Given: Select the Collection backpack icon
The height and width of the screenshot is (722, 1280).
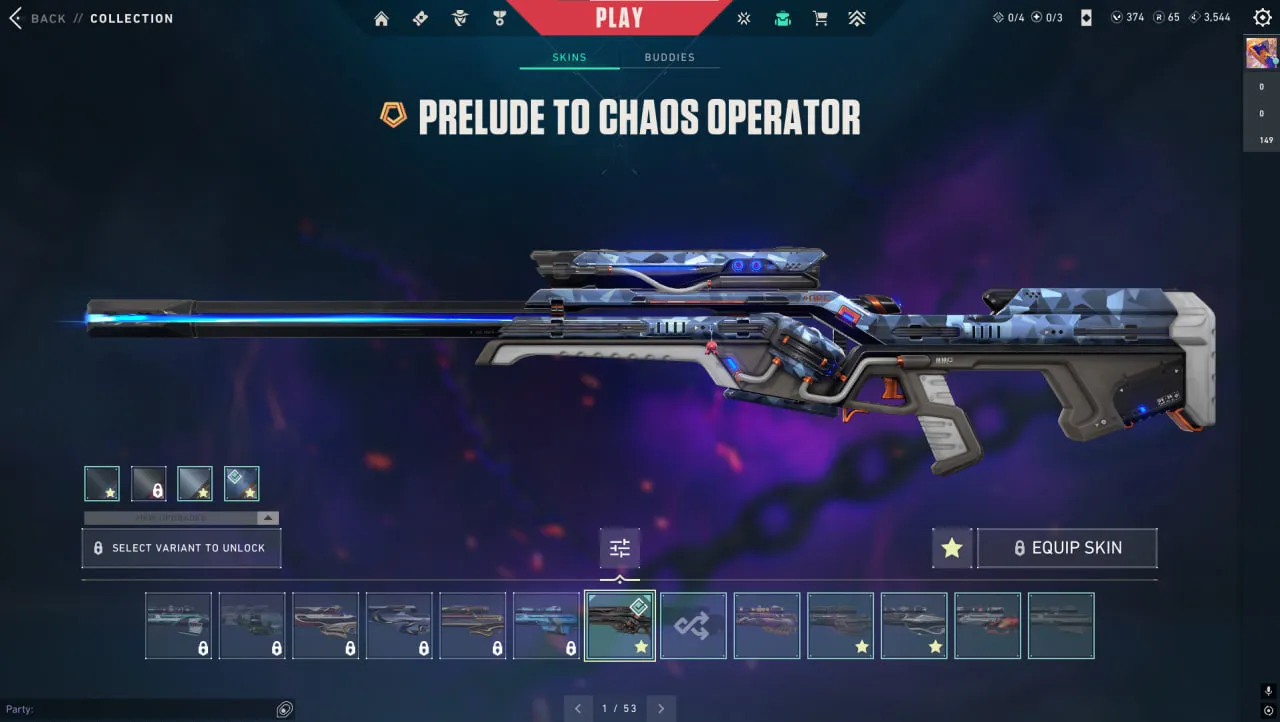Looking at the screenshot, I should point(781,18).
